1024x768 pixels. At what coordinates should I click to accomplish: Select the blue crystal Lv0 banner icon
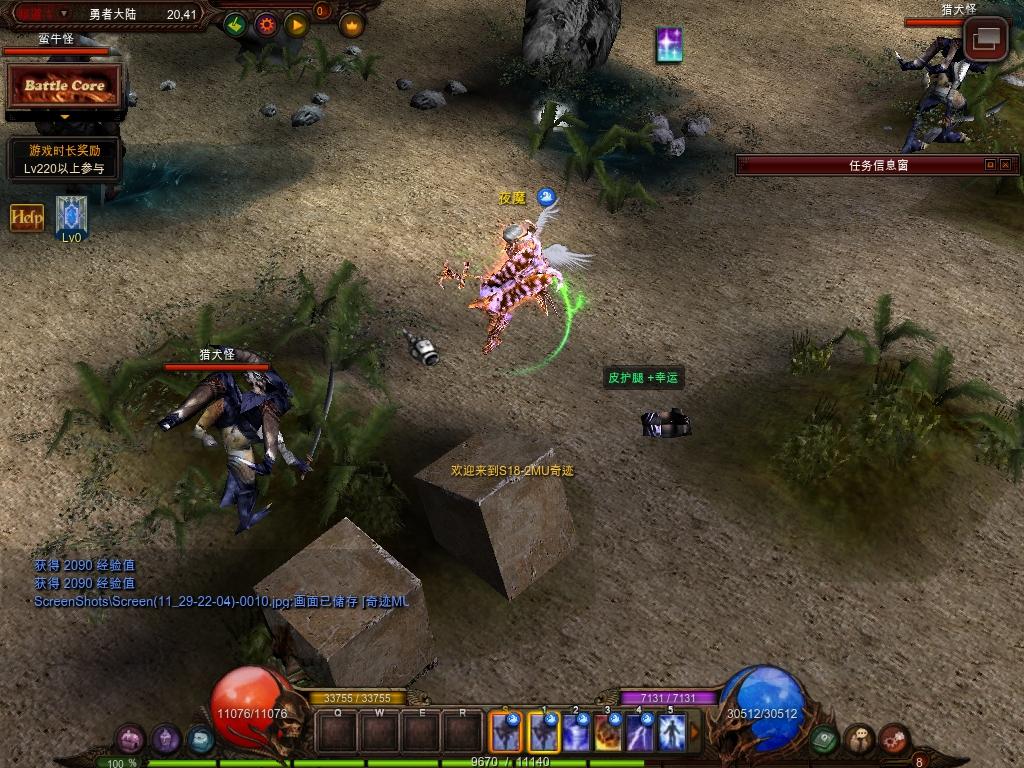71,215
